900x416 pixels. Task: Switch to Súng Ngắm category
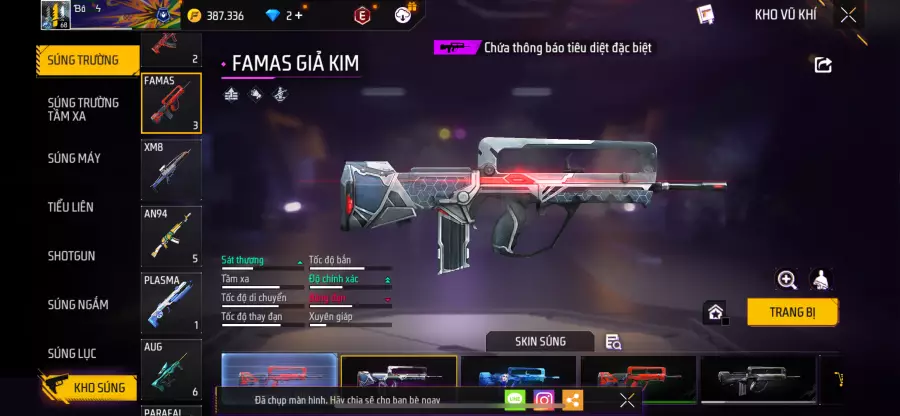click(x=78, y=304)
